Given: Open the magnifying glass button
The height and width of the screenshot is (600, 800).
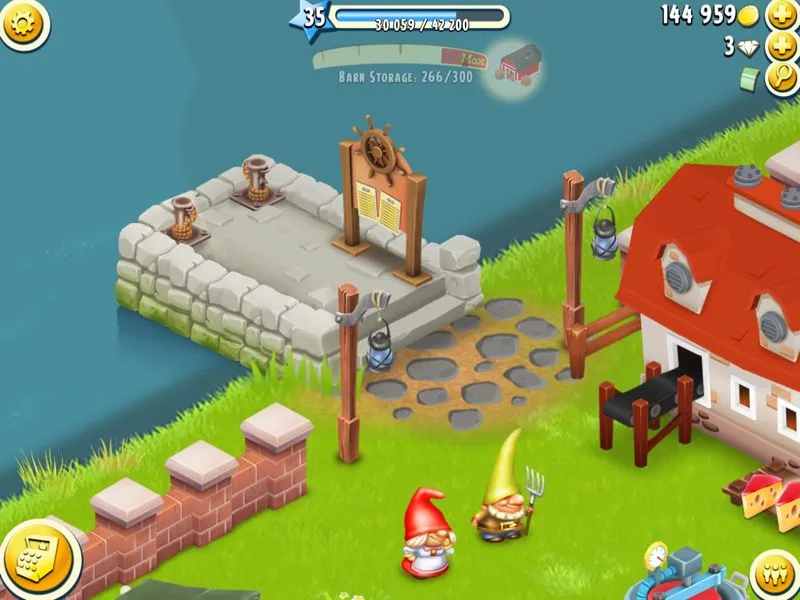Looking at the screenshot, I should coord(781,79).
